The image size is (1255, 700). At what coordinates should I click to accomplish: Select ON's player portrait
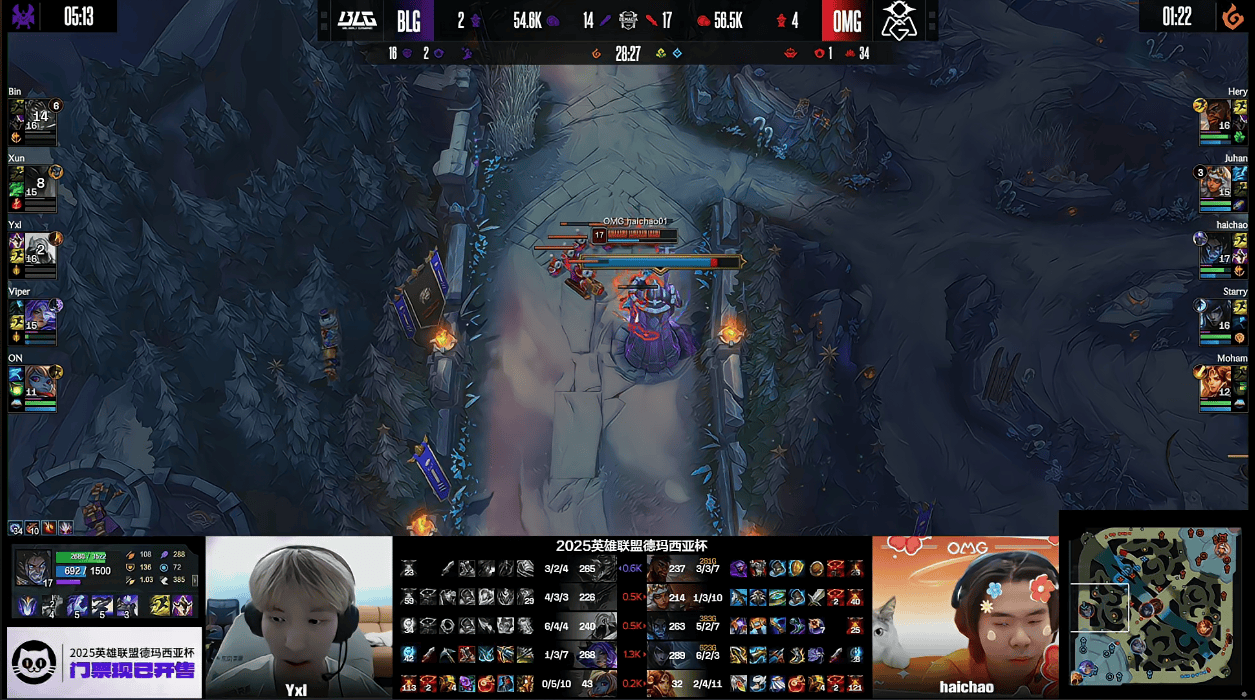pyautogui.click(x=40, y=381)
